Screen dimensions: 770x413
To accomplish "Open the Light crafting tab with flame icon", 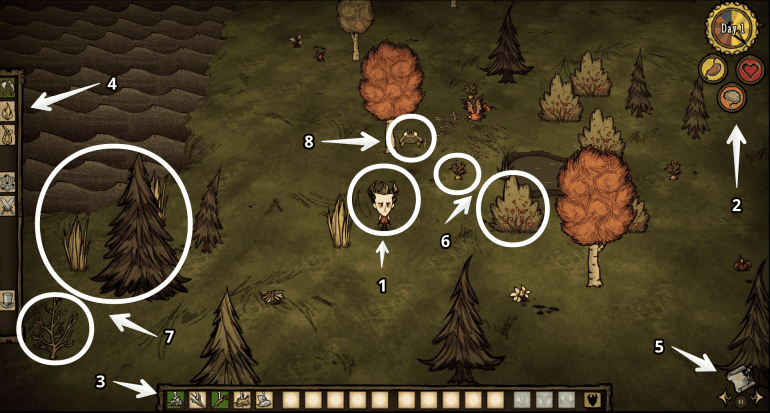I will point(7,109).
